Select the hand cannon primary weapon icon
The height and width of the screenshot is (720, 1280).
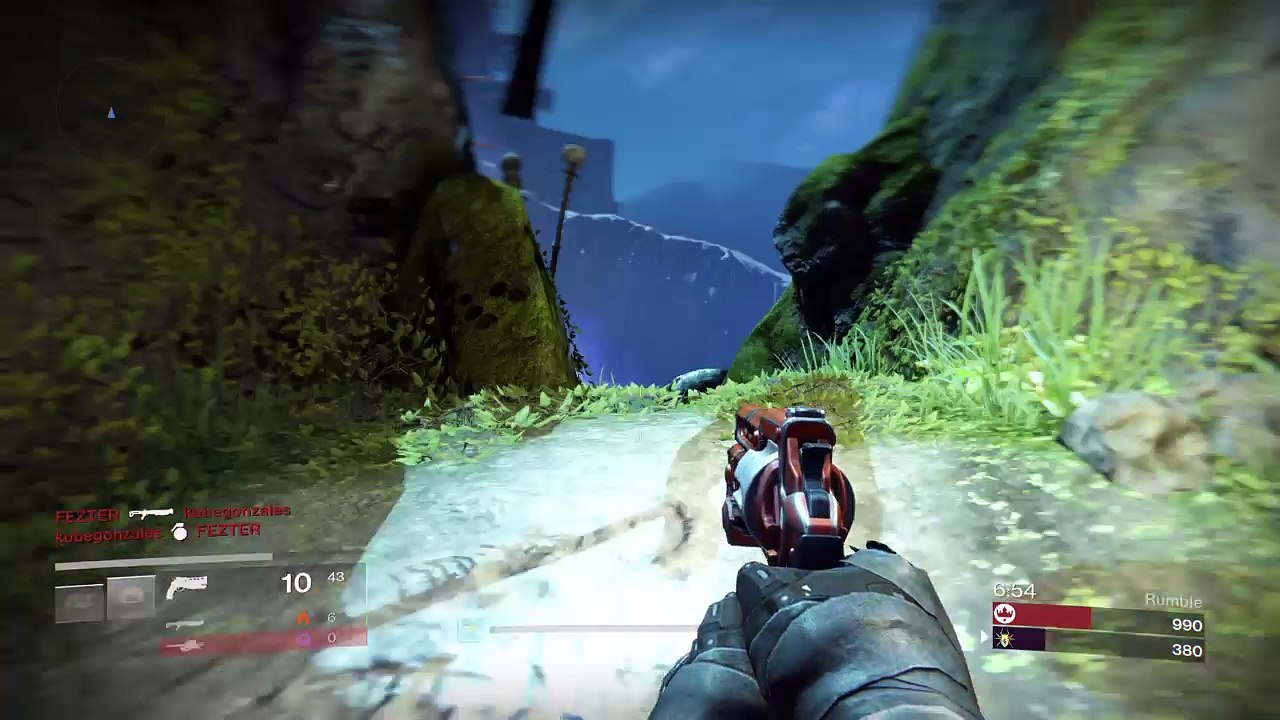(x=186, y=585)
